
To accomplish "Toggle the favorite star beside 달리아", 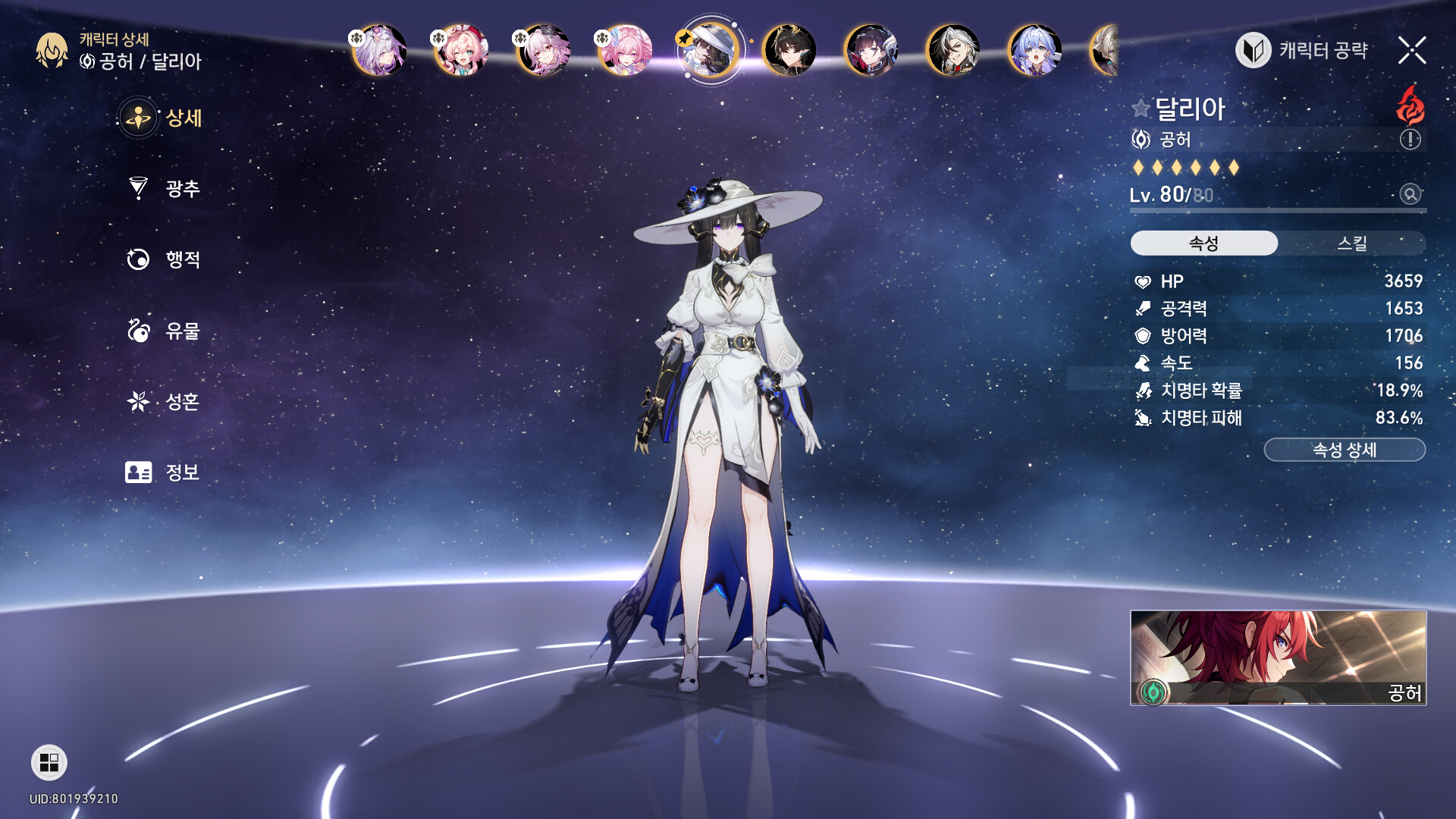I will pos(1141,108).
